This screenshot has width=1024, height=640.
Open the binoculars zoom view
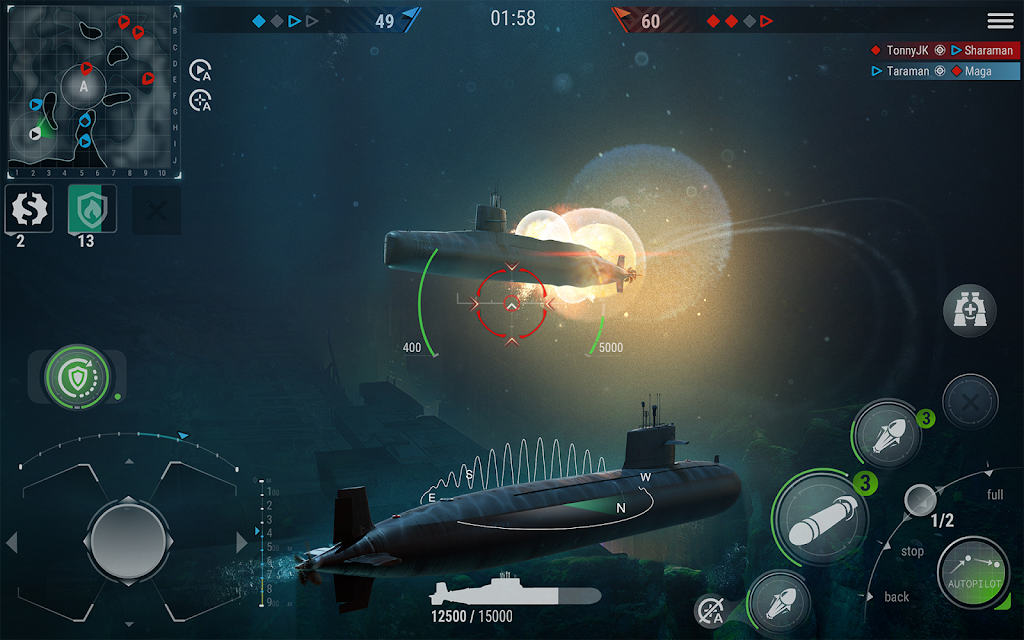point(970,312)
